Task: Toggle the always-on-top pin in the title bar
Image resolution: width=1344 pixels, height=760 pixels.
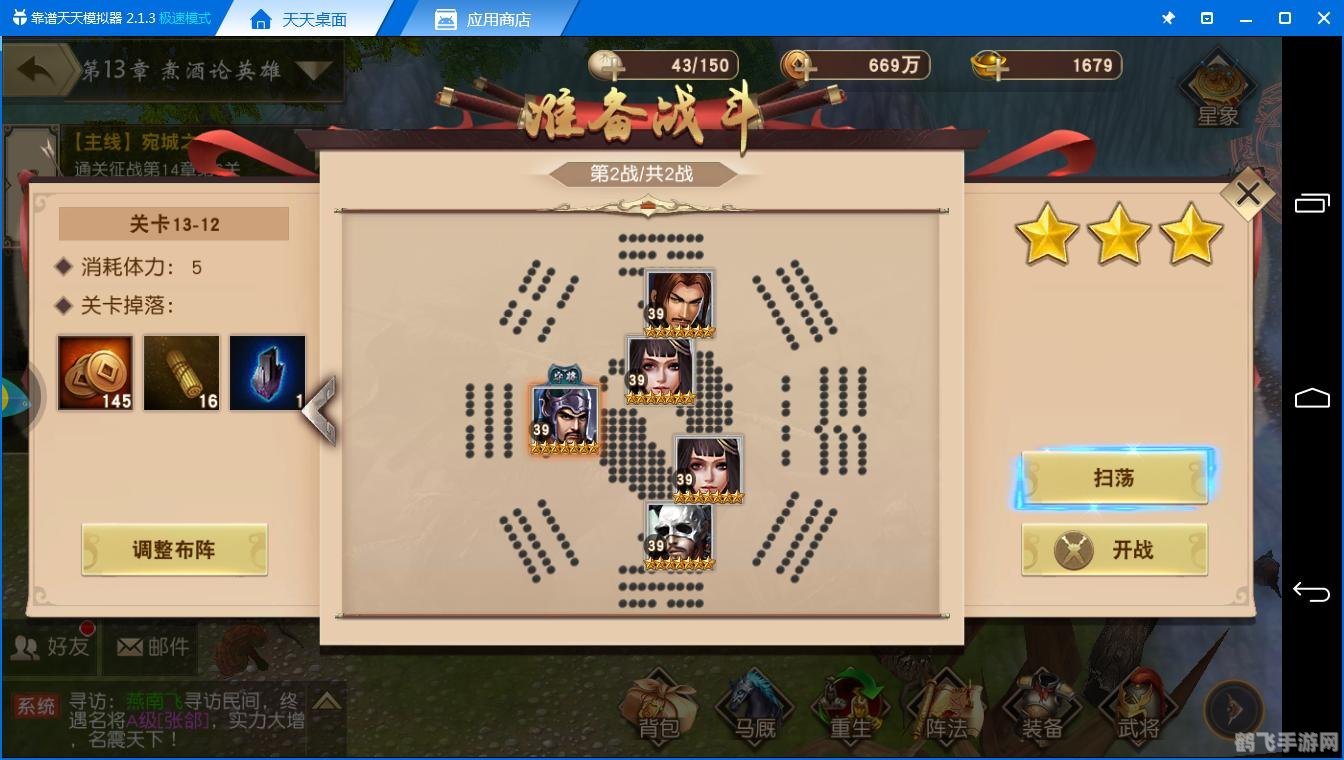Action: [1168, 17]
